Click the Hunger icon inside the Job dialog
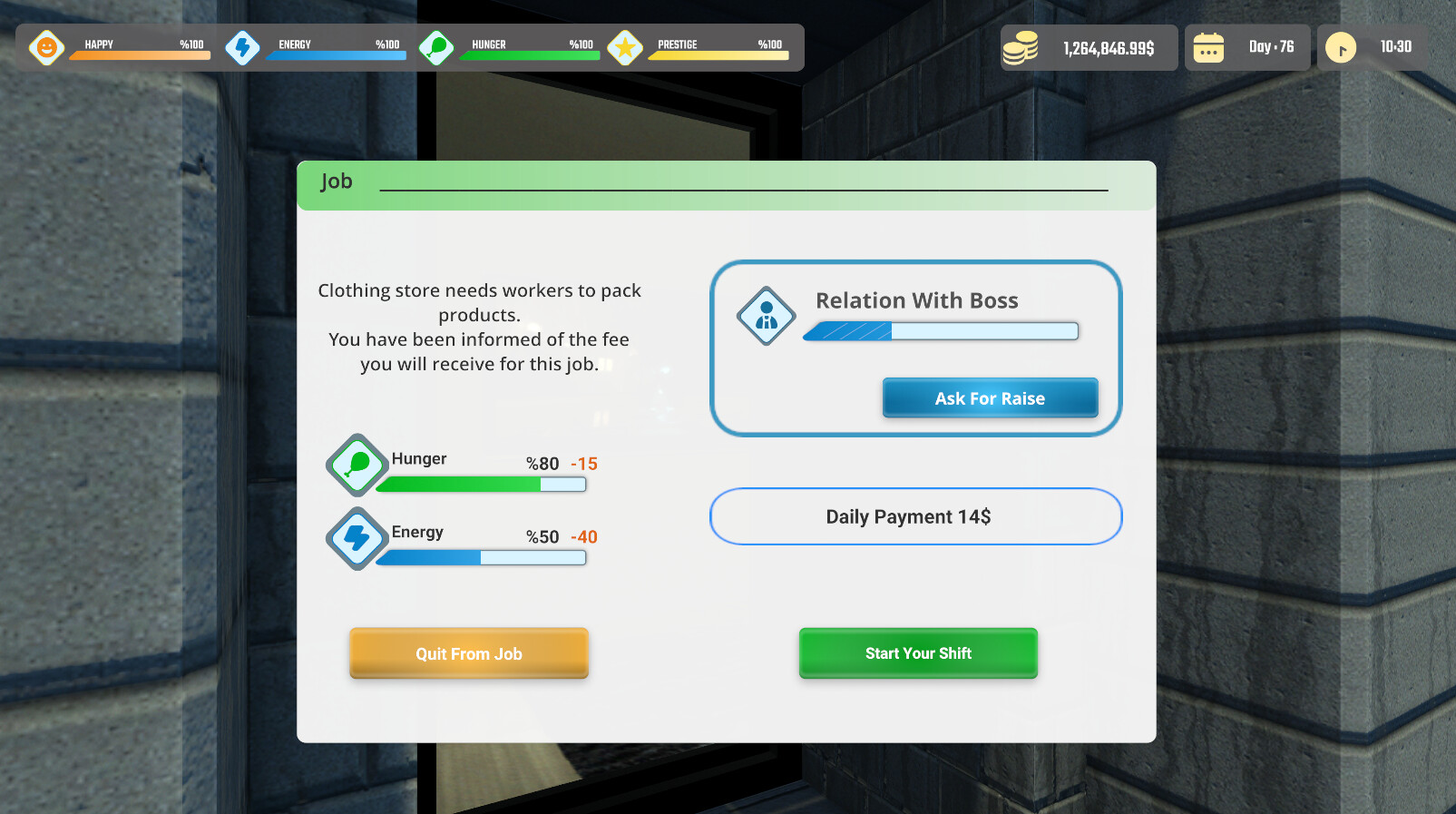Viewport: 1456px width, 814px height. point(357,465)
